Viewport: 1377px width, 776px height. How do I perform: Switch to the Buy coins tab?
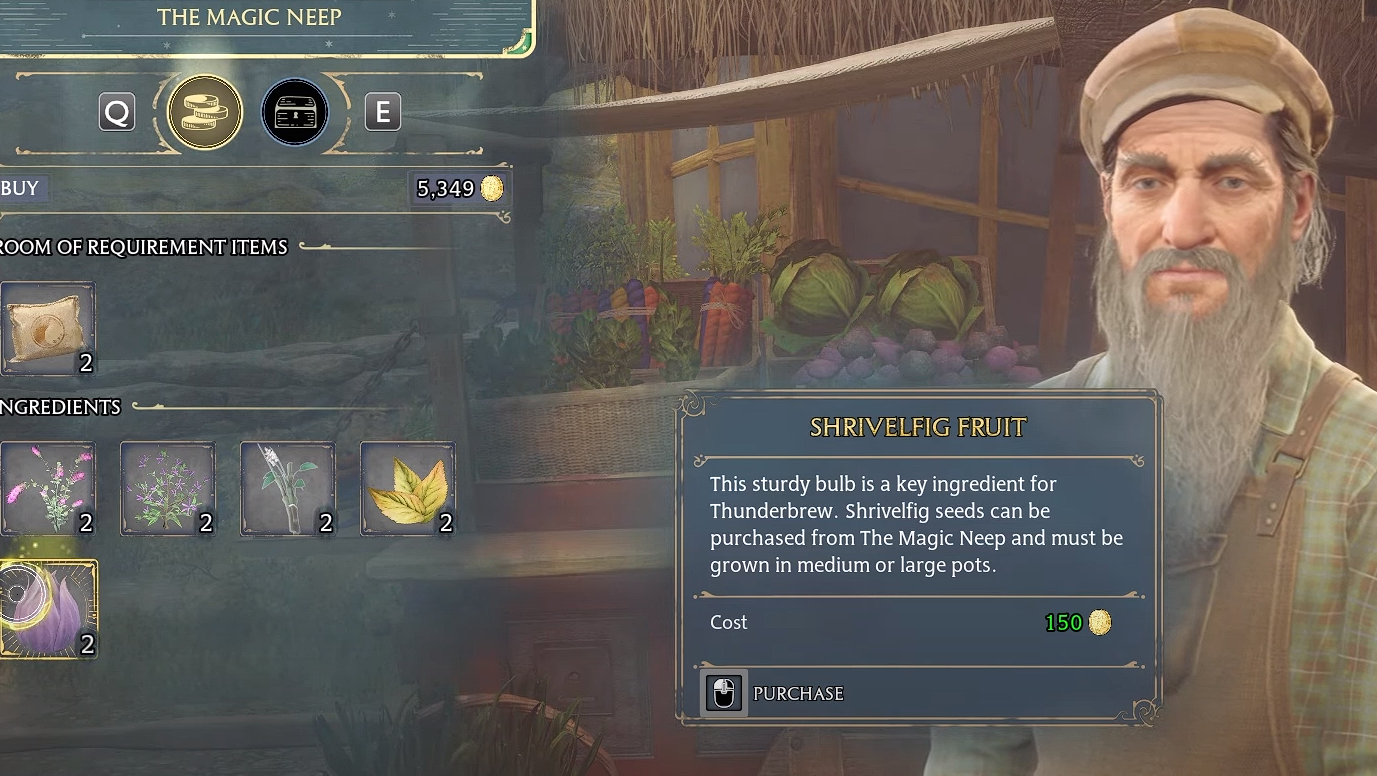click(205, 112)
